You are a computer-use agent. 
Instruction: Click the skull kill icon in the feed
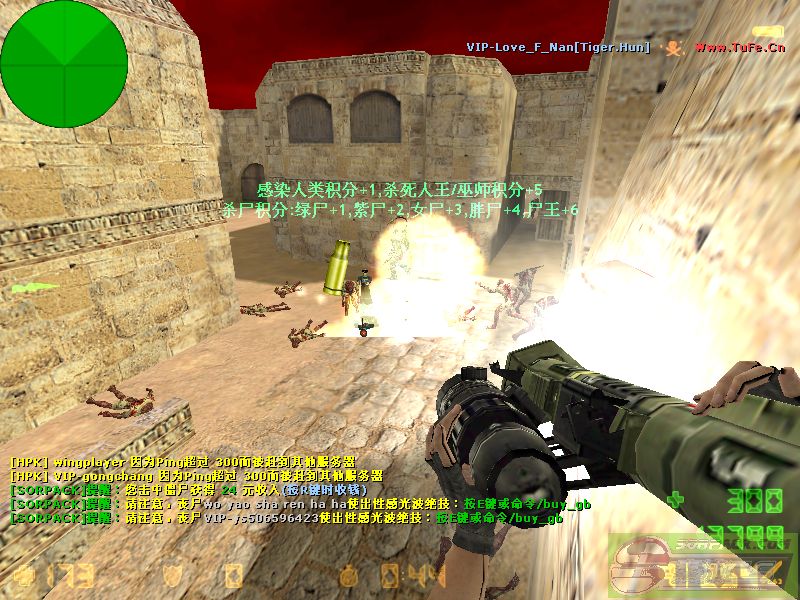(x=673, y=47)
